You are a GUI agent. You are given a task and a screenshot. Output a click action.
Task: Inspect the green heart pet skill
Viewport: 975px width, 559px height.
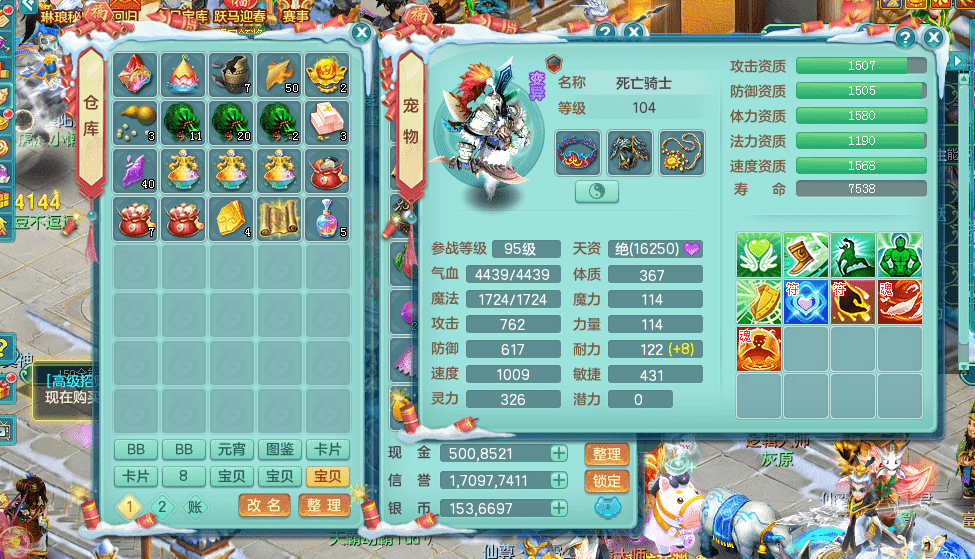pyautogui.click(x=759, y=255)
